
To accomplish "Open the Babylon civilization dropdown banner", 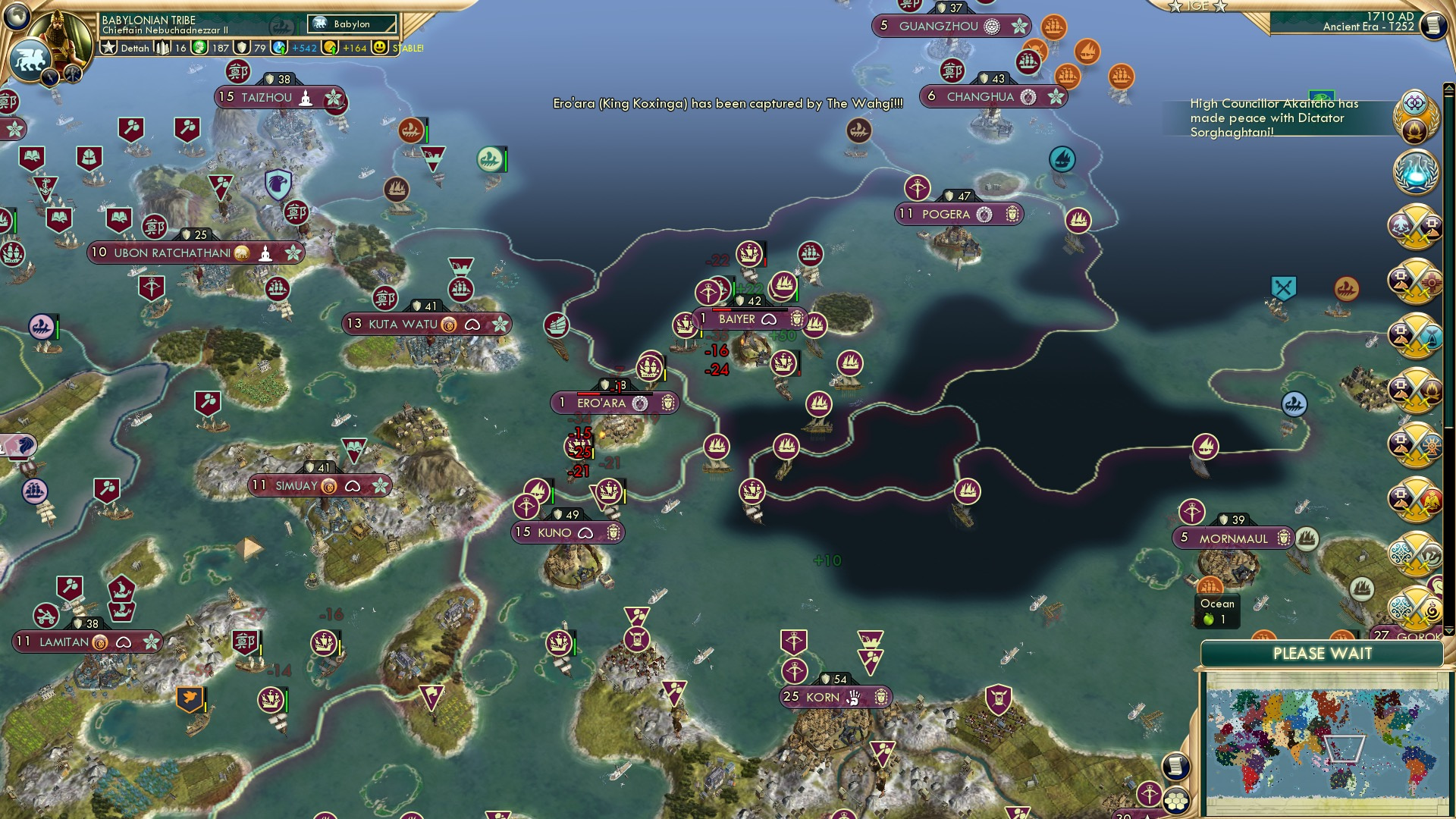I will (x=351, y=24).
